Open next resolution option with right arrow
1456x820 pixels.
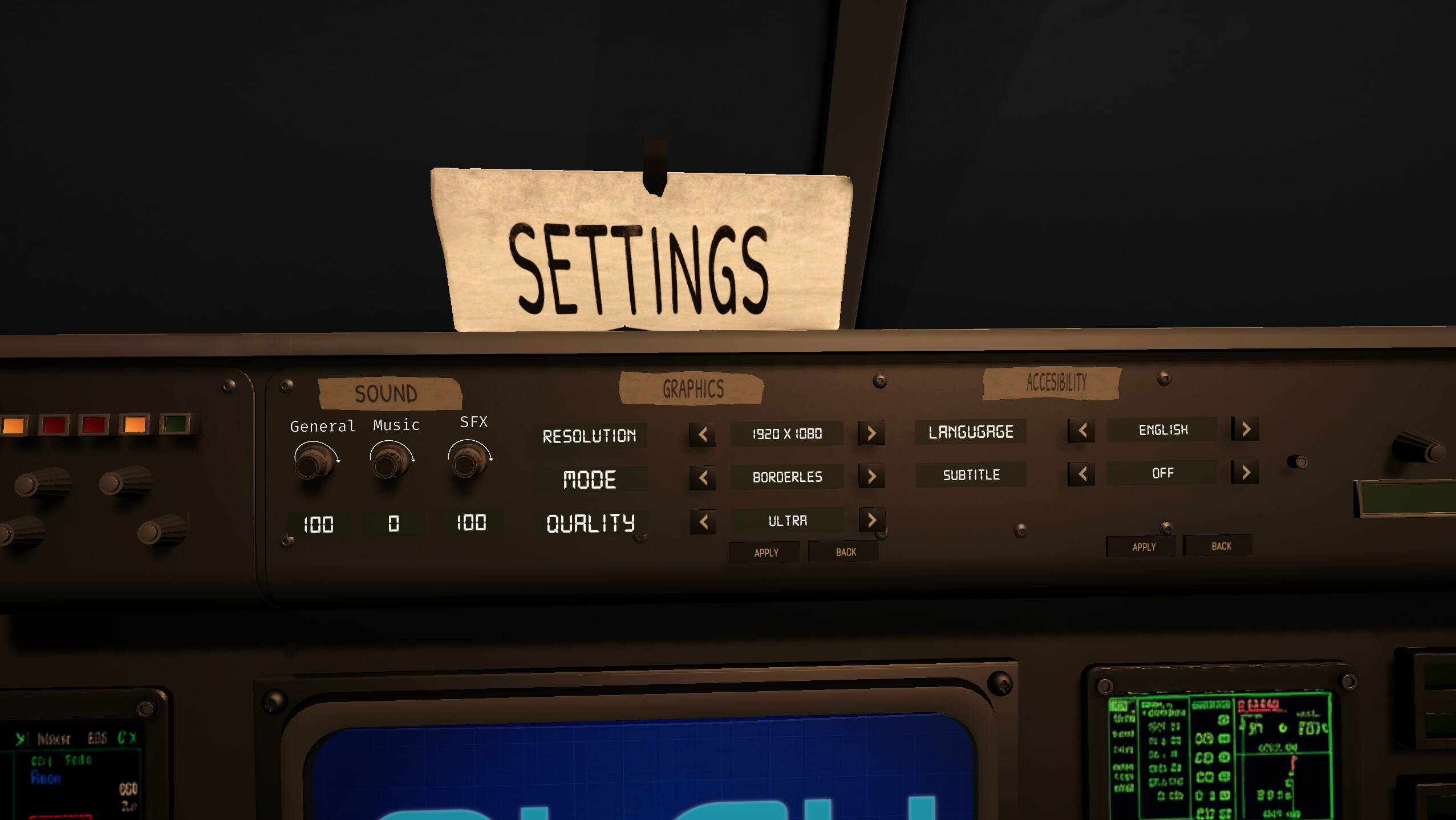point(871,433)
